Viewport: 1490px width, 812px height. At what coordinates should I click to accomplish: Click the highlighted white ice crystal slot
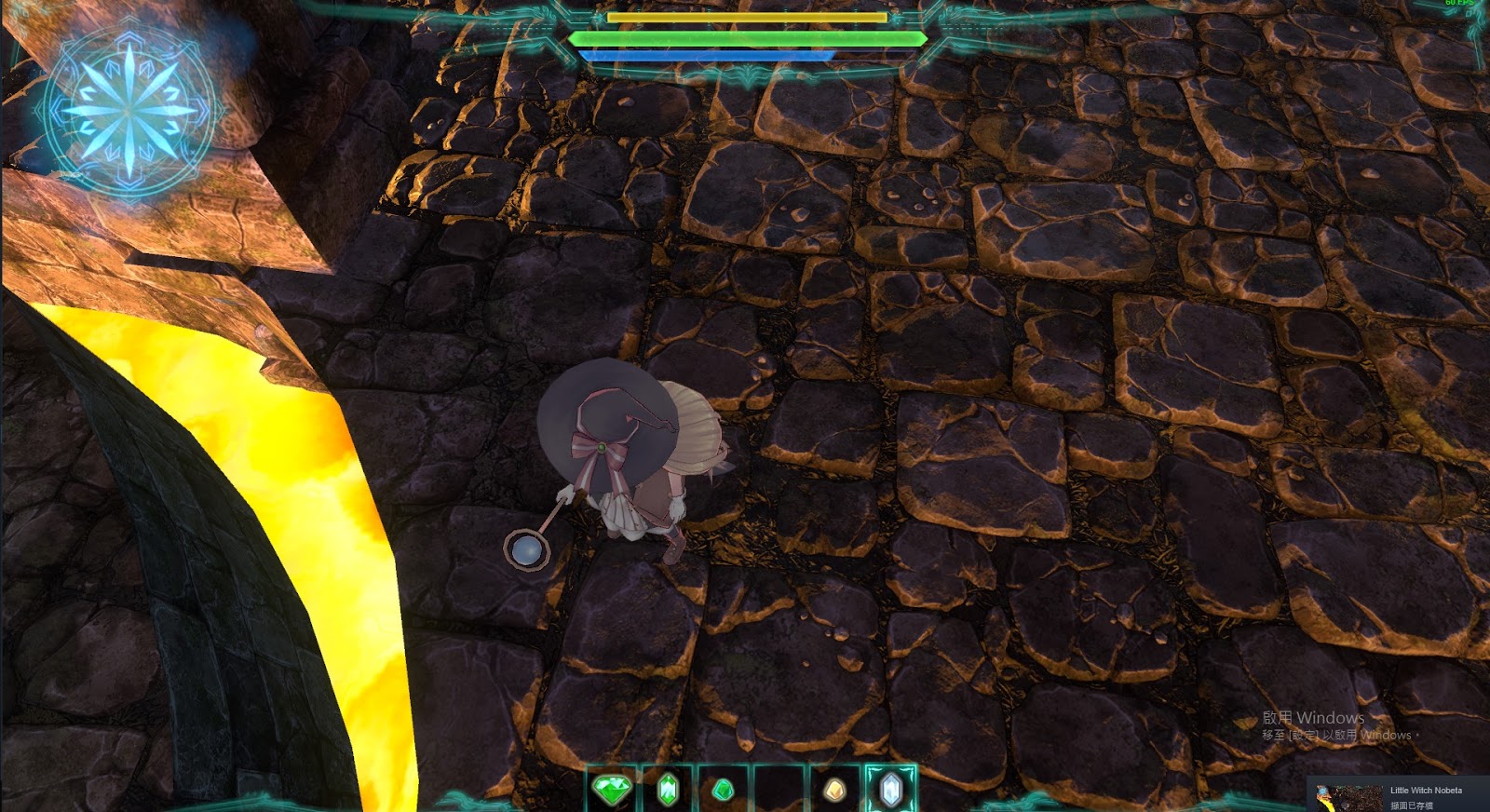(891, 789)
